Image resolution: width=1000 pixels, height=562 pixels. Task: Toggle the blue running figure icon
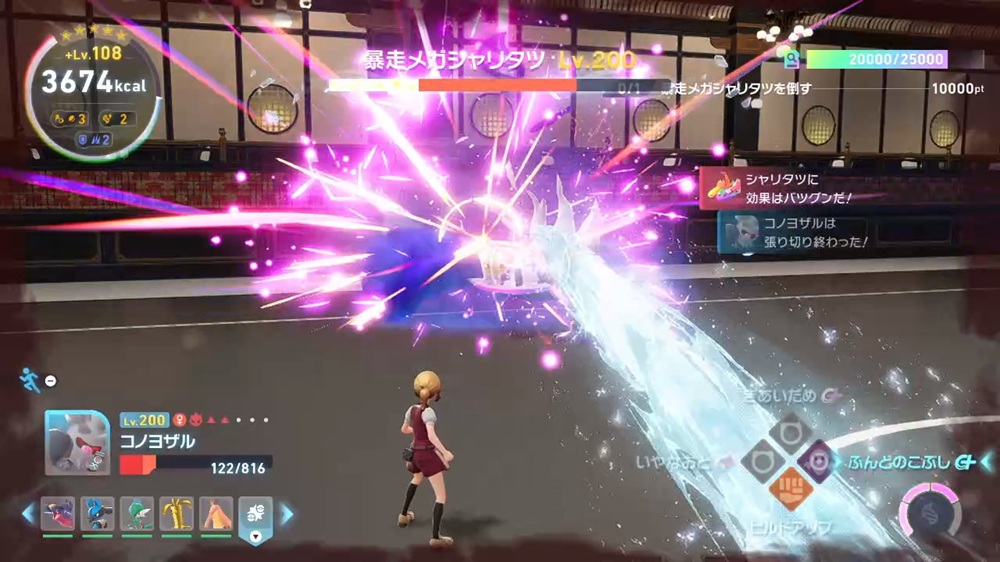[x=29, y=380]
